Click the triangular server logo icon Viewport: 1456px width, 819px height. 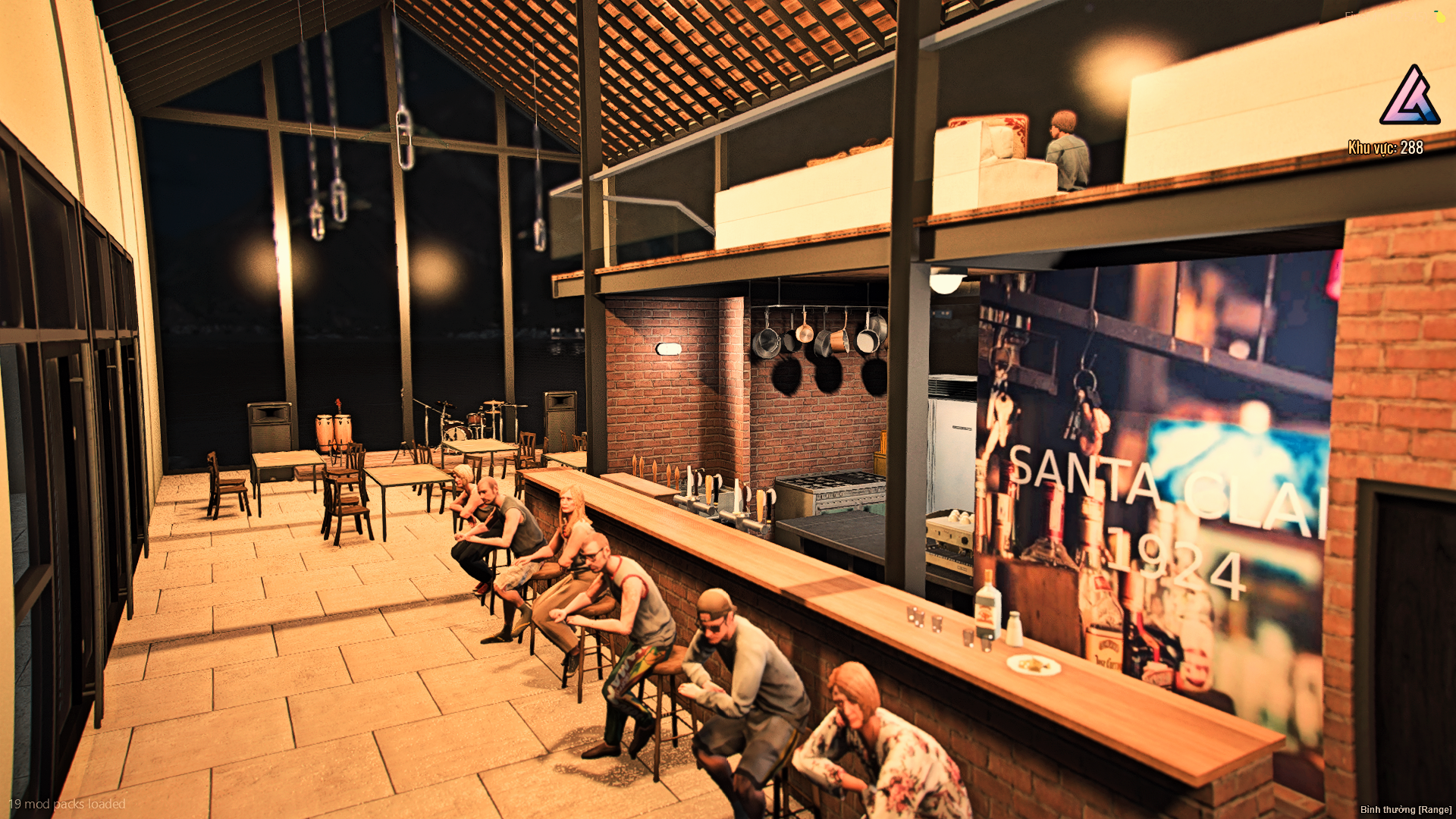1409,96
